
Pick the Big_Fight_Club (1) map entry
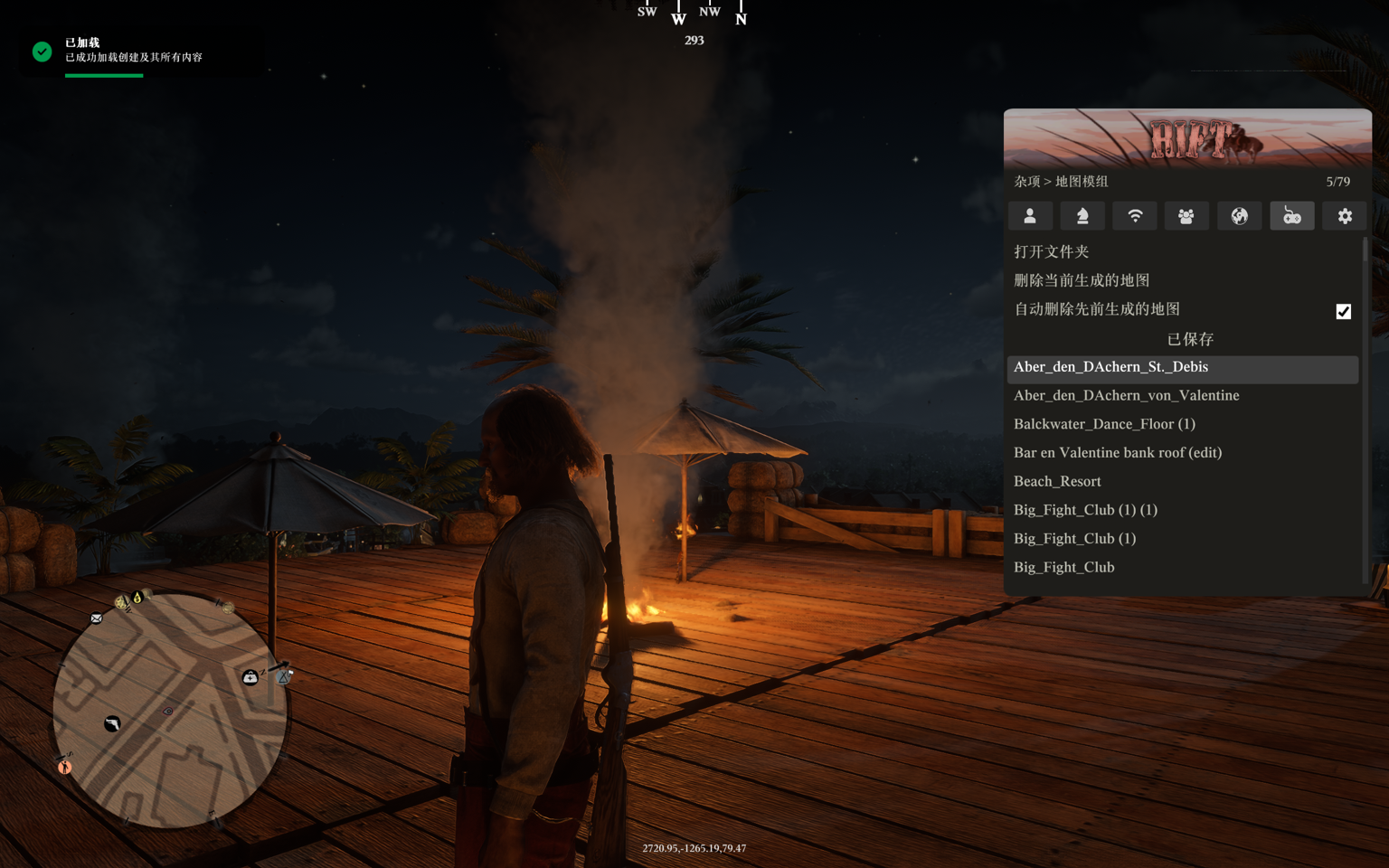coord(1074,539)
